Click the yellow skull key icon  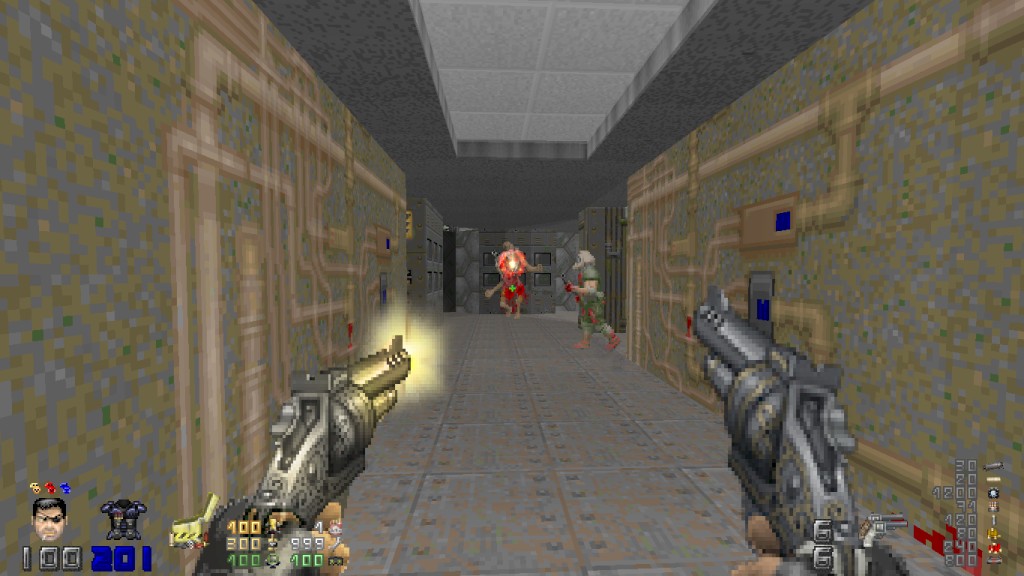tap(35, 488)
